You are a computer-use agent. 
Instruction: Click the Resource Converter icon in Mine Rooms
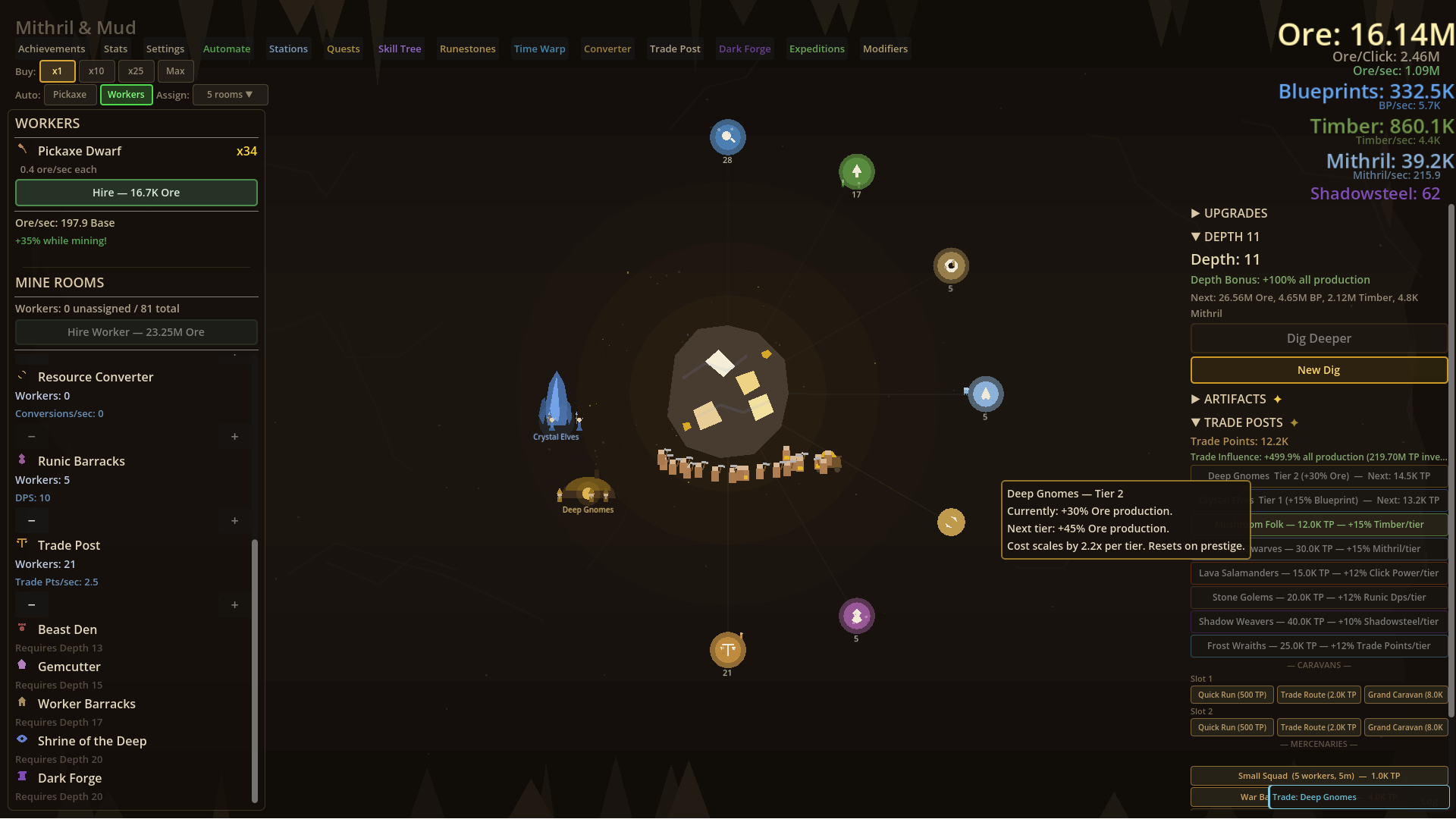[22, 376]
